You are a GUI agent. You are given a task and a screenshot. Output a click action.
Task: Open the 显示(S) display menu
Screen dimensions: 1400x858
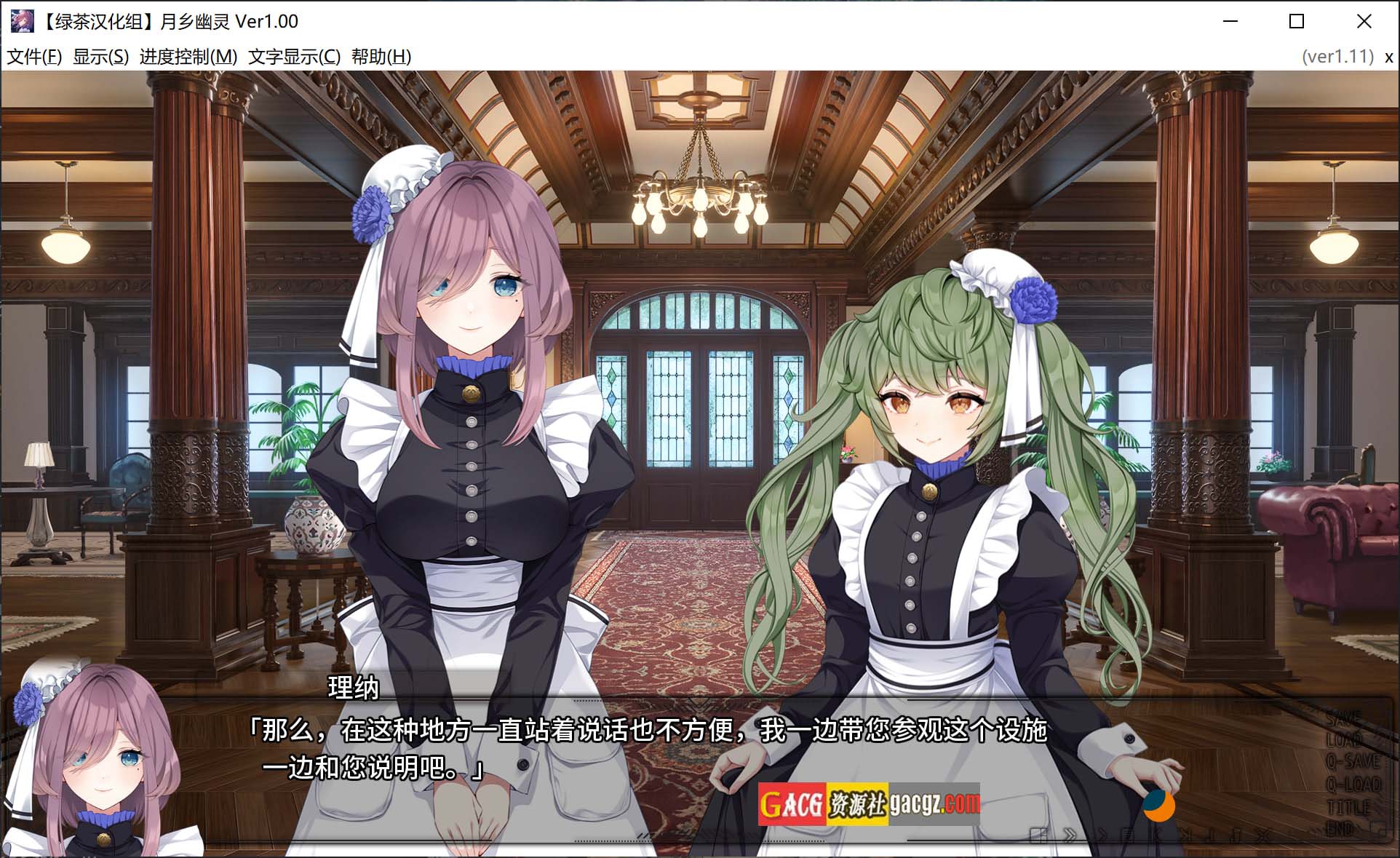click(x=100, y=57)
